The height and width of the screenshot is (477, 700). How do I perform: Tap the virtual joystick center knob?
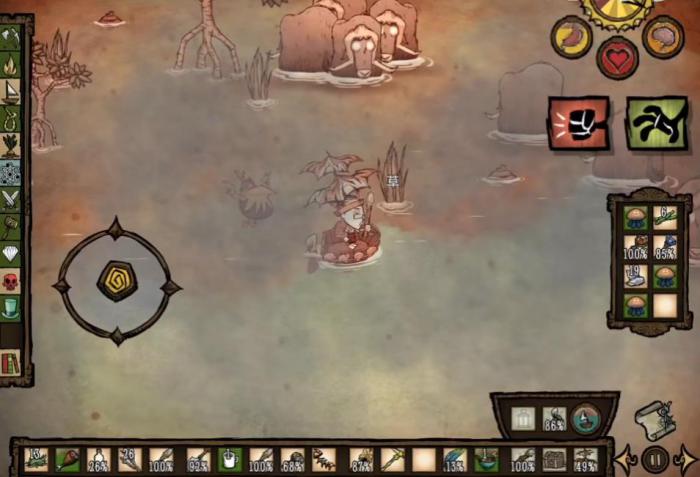pyautogui.click(x=116, y=281)
